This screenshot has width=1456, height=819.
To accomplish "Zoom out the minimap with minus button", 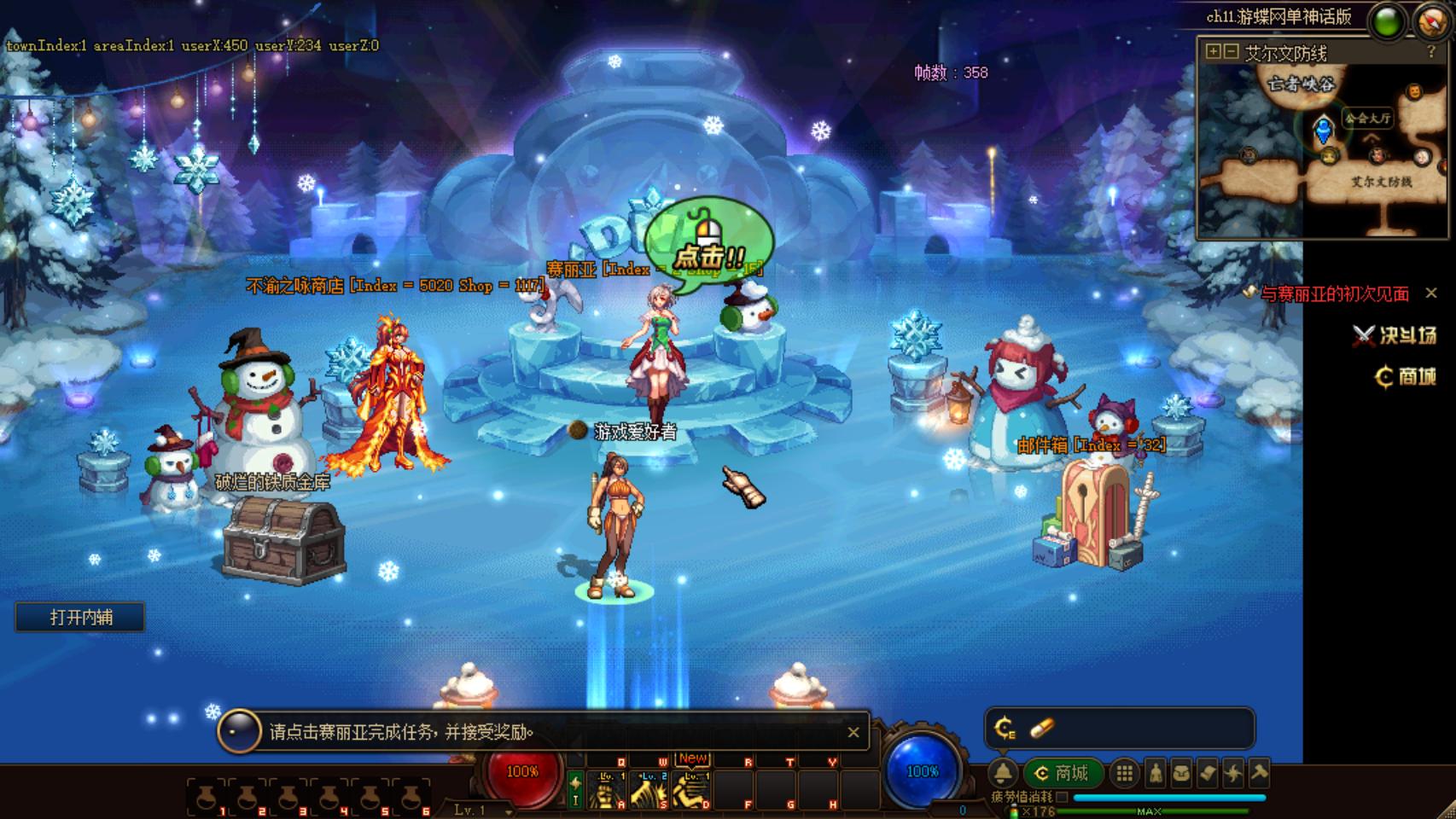I will [x=1231, y=52].
